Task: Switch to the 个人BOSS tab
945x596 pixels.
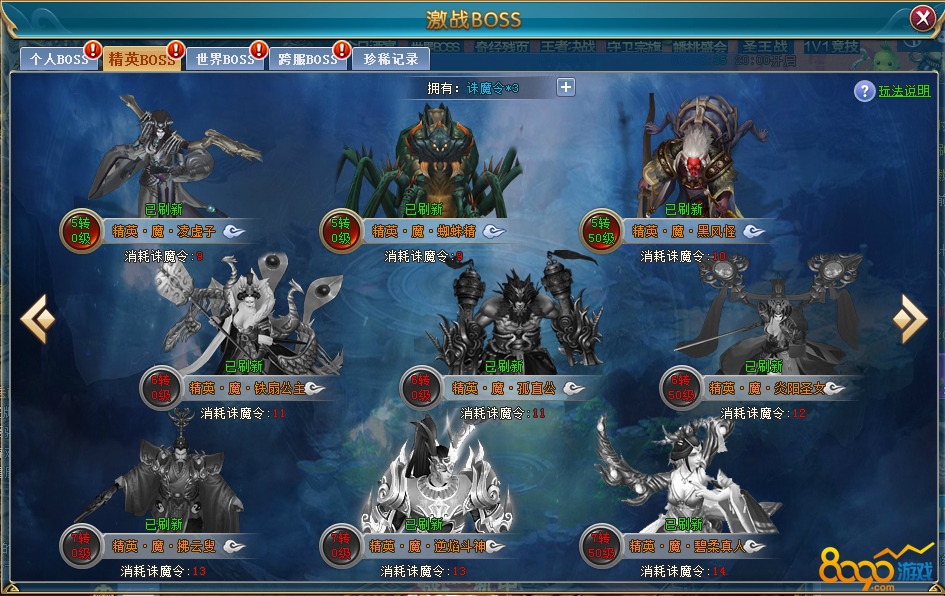Action: 58,59
